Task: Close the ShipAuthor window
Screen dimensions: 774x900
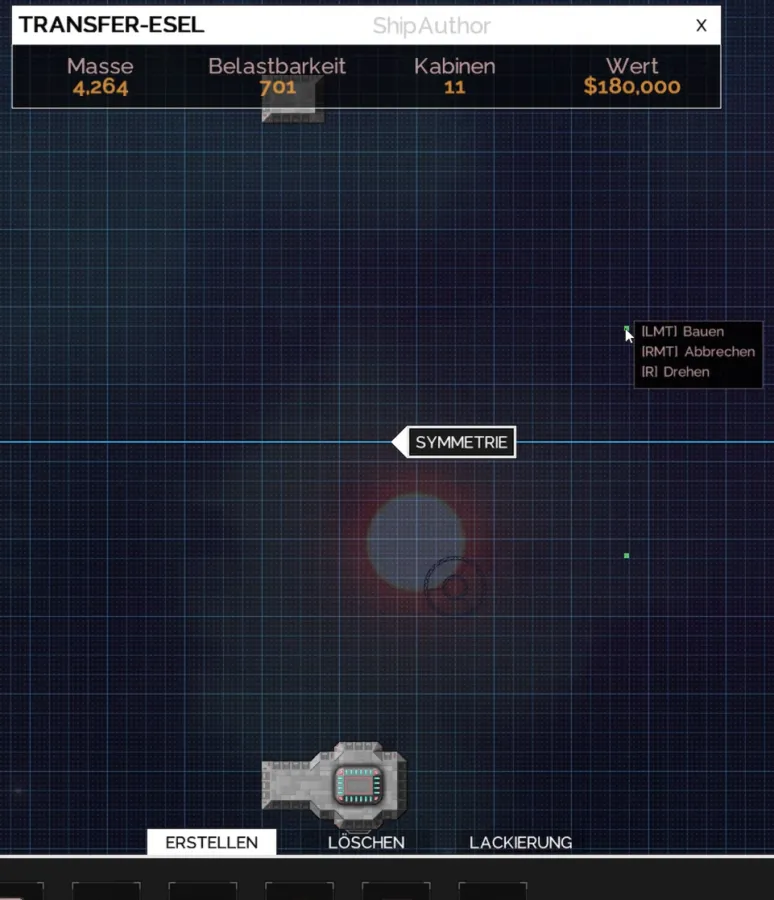Action: click(x=702, y=26)
